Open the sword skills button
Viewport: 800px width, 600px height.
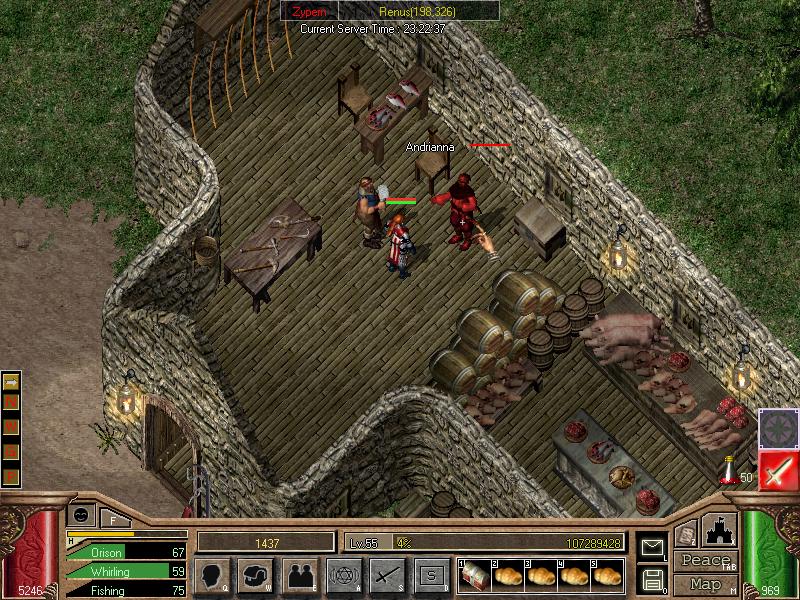387,575
